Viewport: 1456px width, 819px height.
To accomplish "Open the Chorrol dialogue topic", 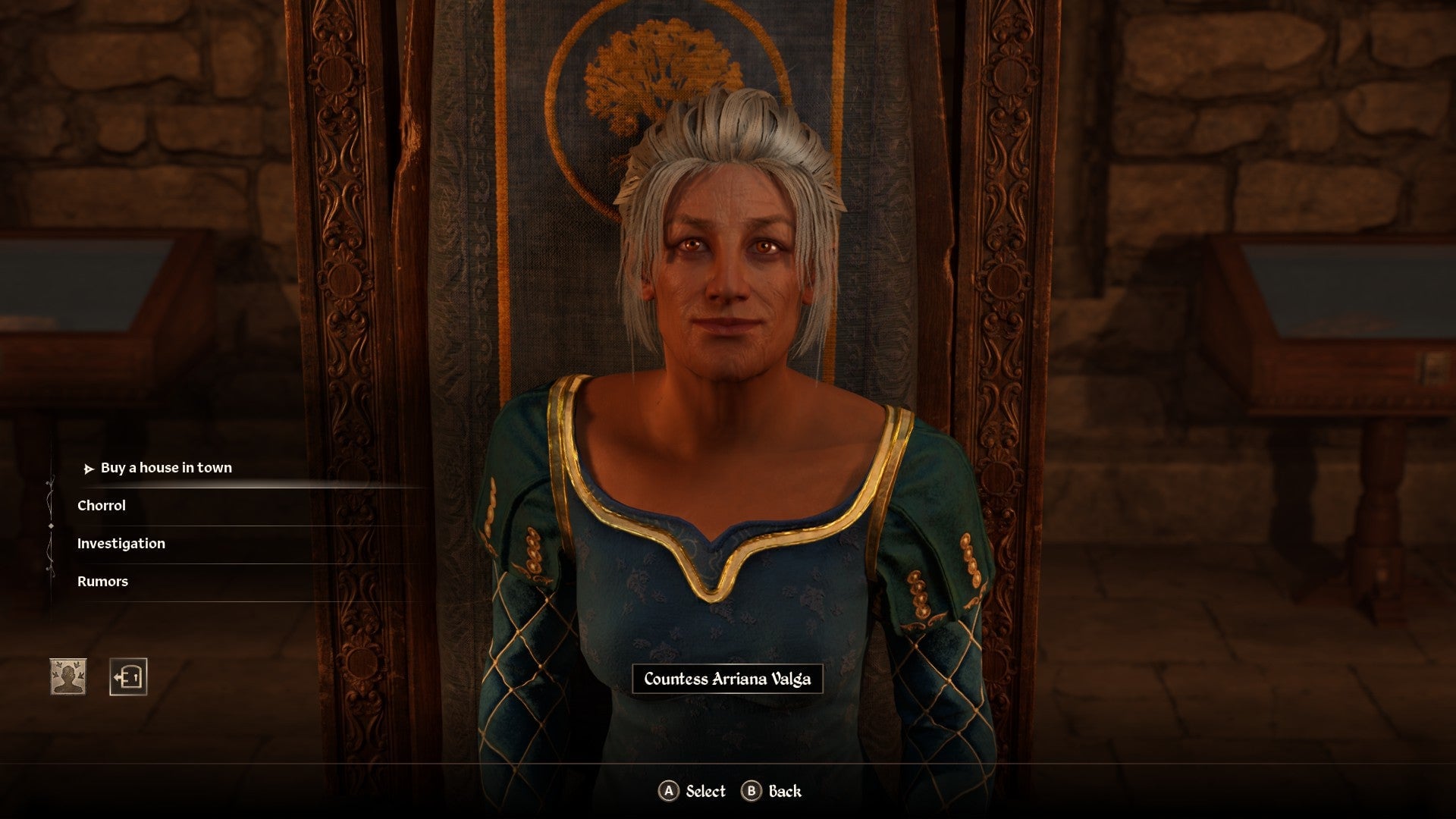I will [102, 505].
